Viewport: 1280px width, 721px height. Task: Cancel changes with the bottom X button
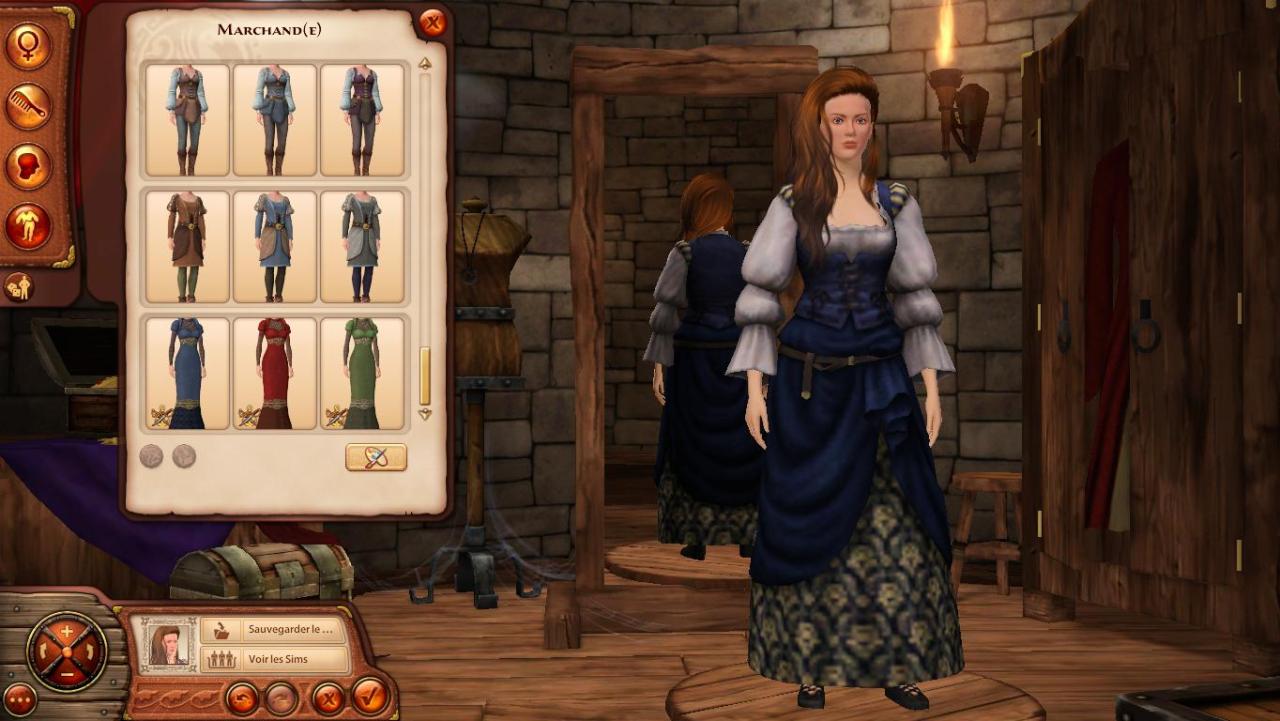tap(326, 696)
